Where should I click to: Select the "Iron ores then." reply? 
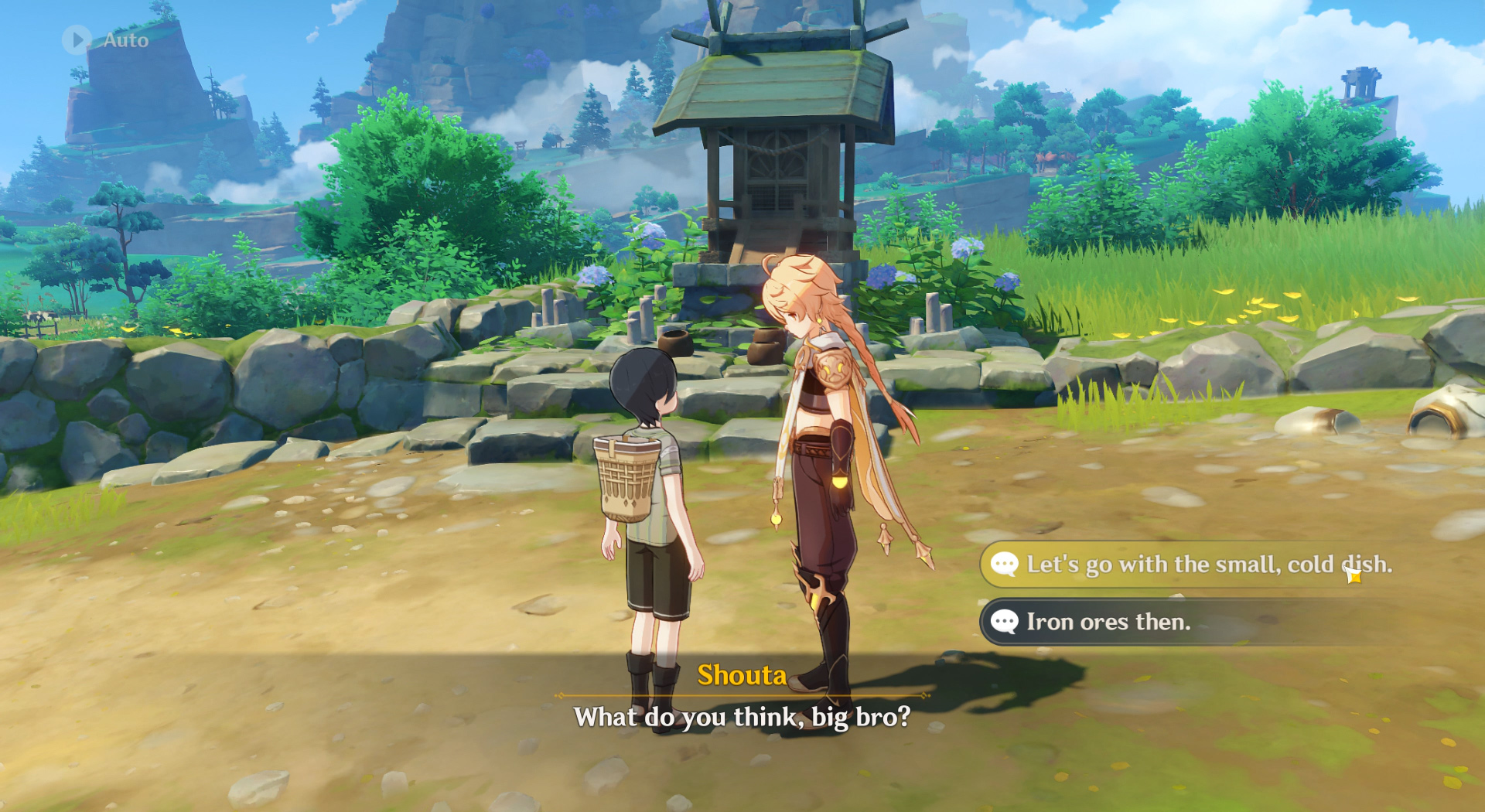pyautogui.click(x=1108, y=622)
